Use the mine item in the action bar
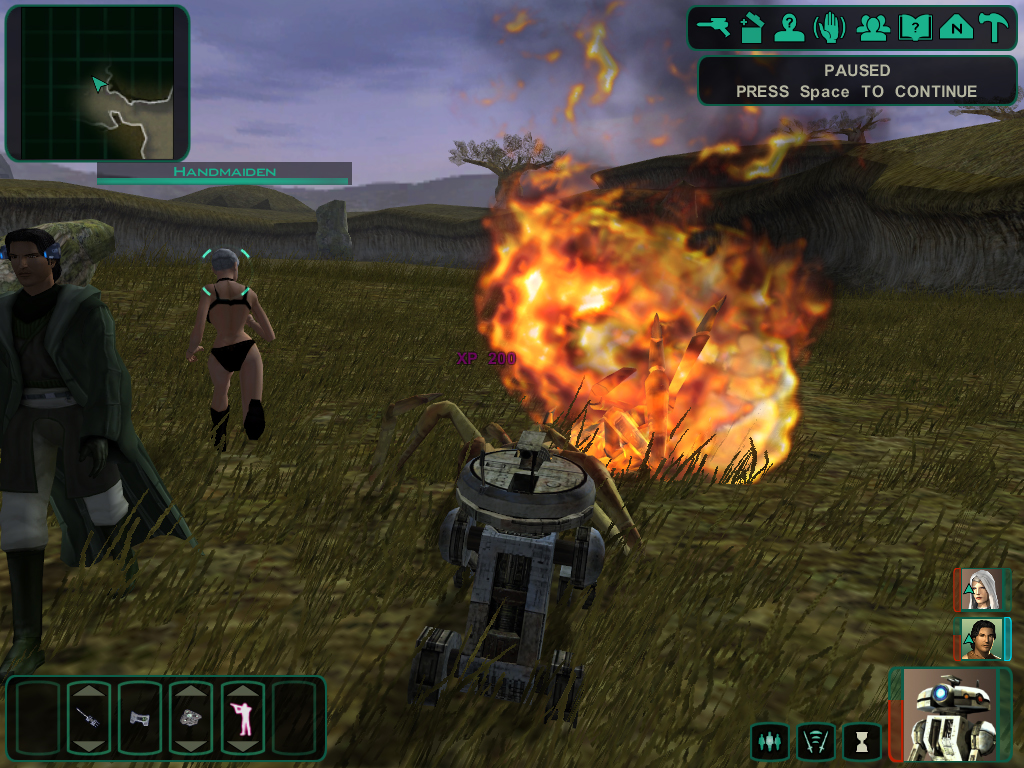The height and width of the screenshot is (768, 1024). [190, 718]
